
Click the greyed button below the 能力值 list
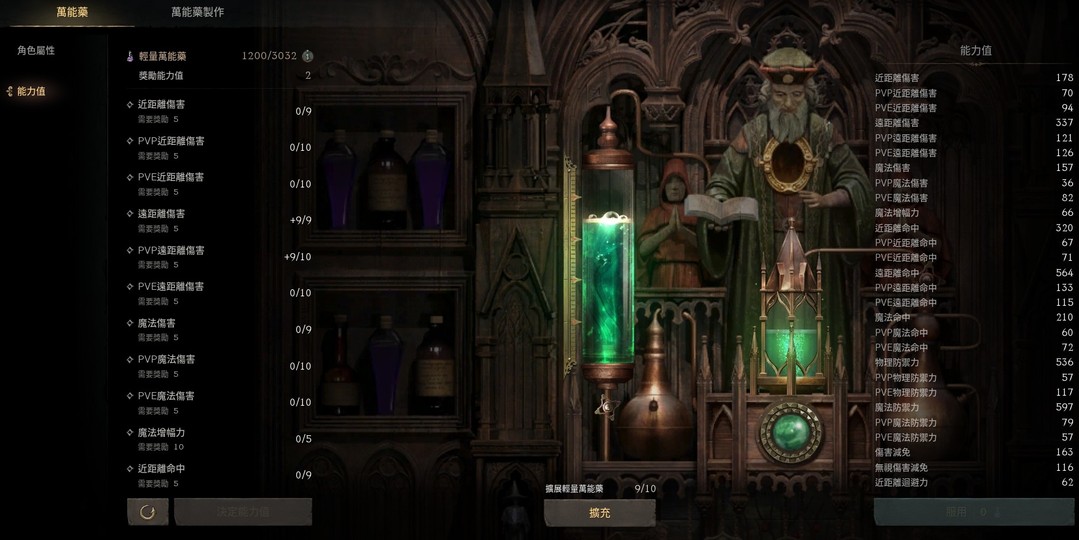(973, 512)
